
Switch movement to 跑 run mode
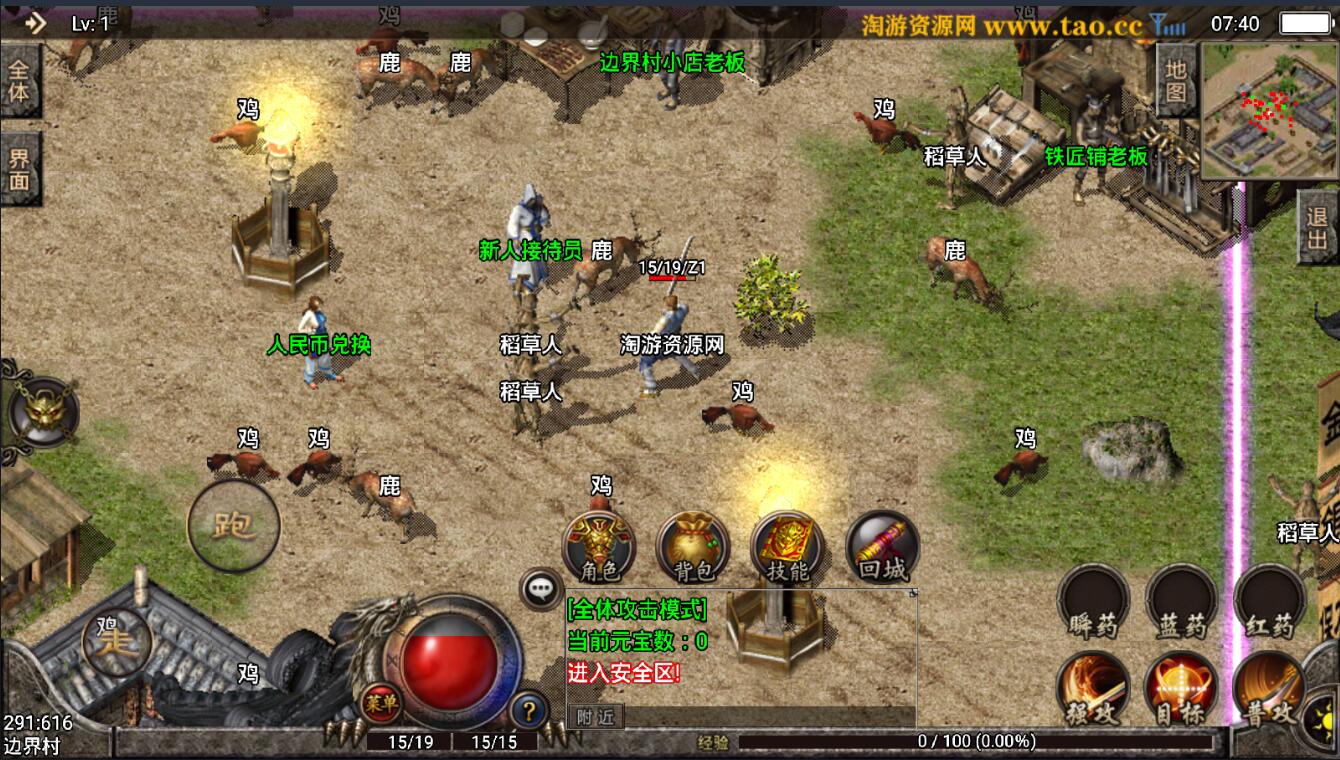pyautogui.click(x=234, y=525)
